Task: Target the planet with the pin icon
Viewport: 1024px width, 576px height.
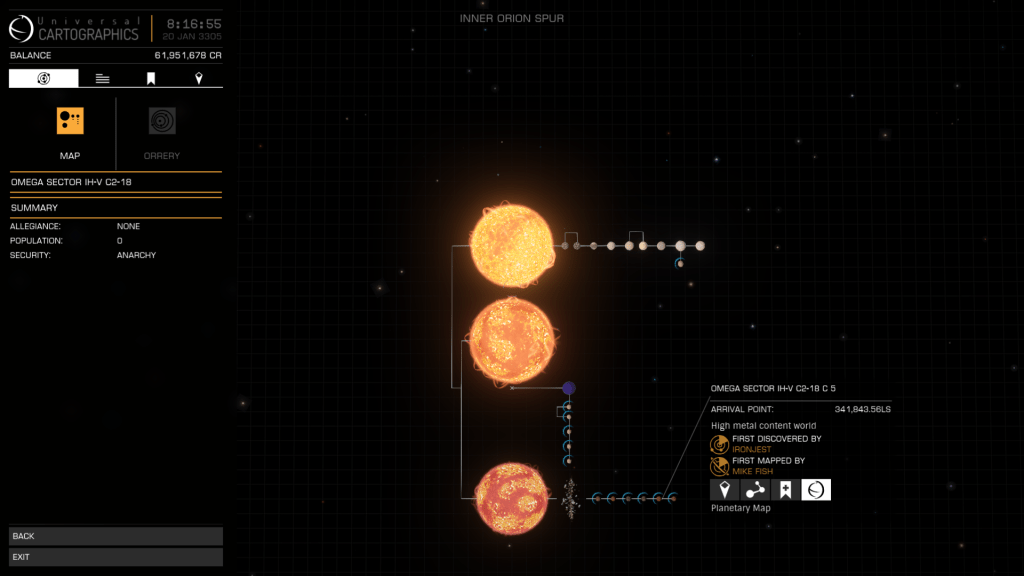Action: (x=725, y=489)
